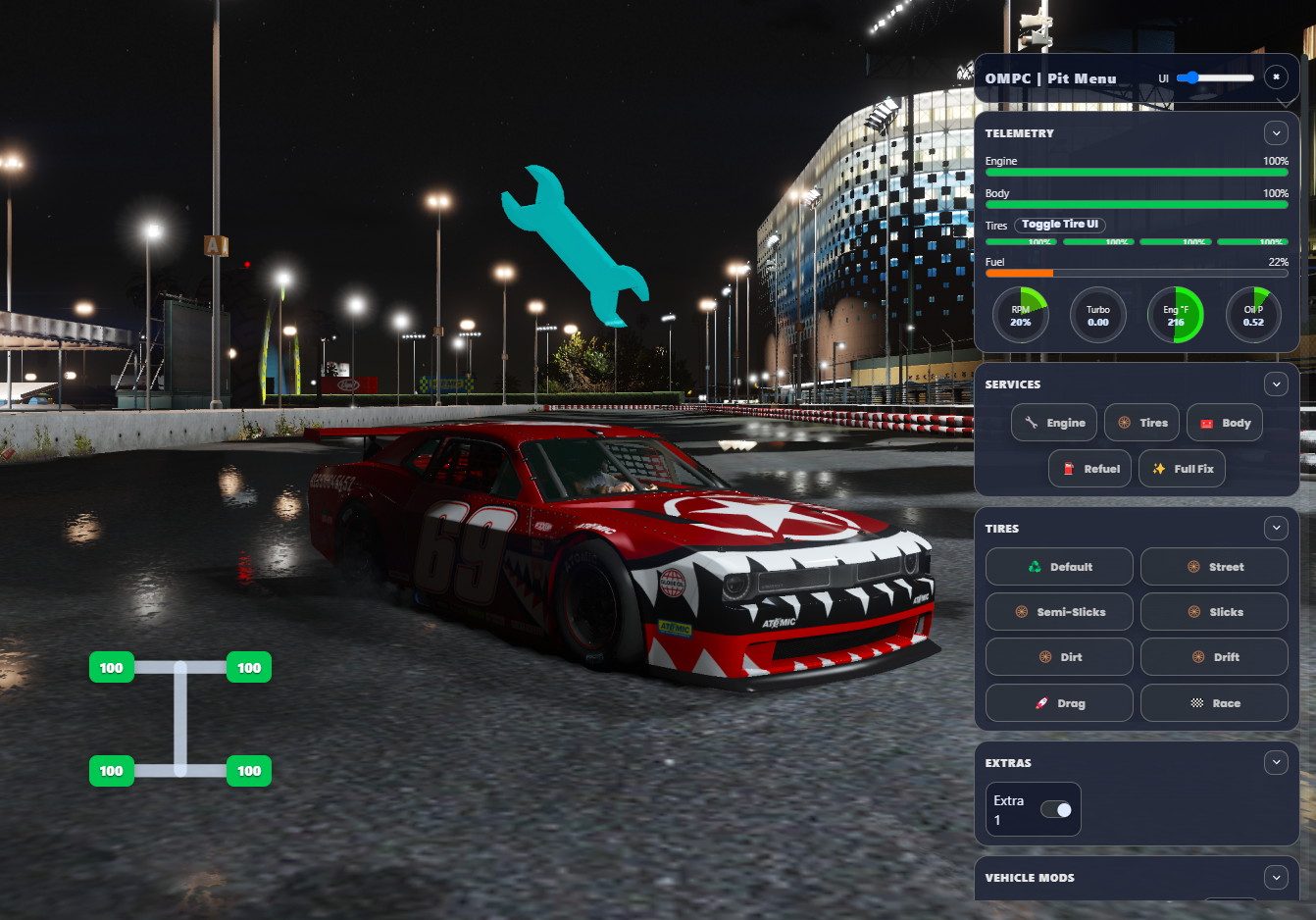
Task: Toggle the Extra 1 switch off
Action: (x=1057, y=808)
